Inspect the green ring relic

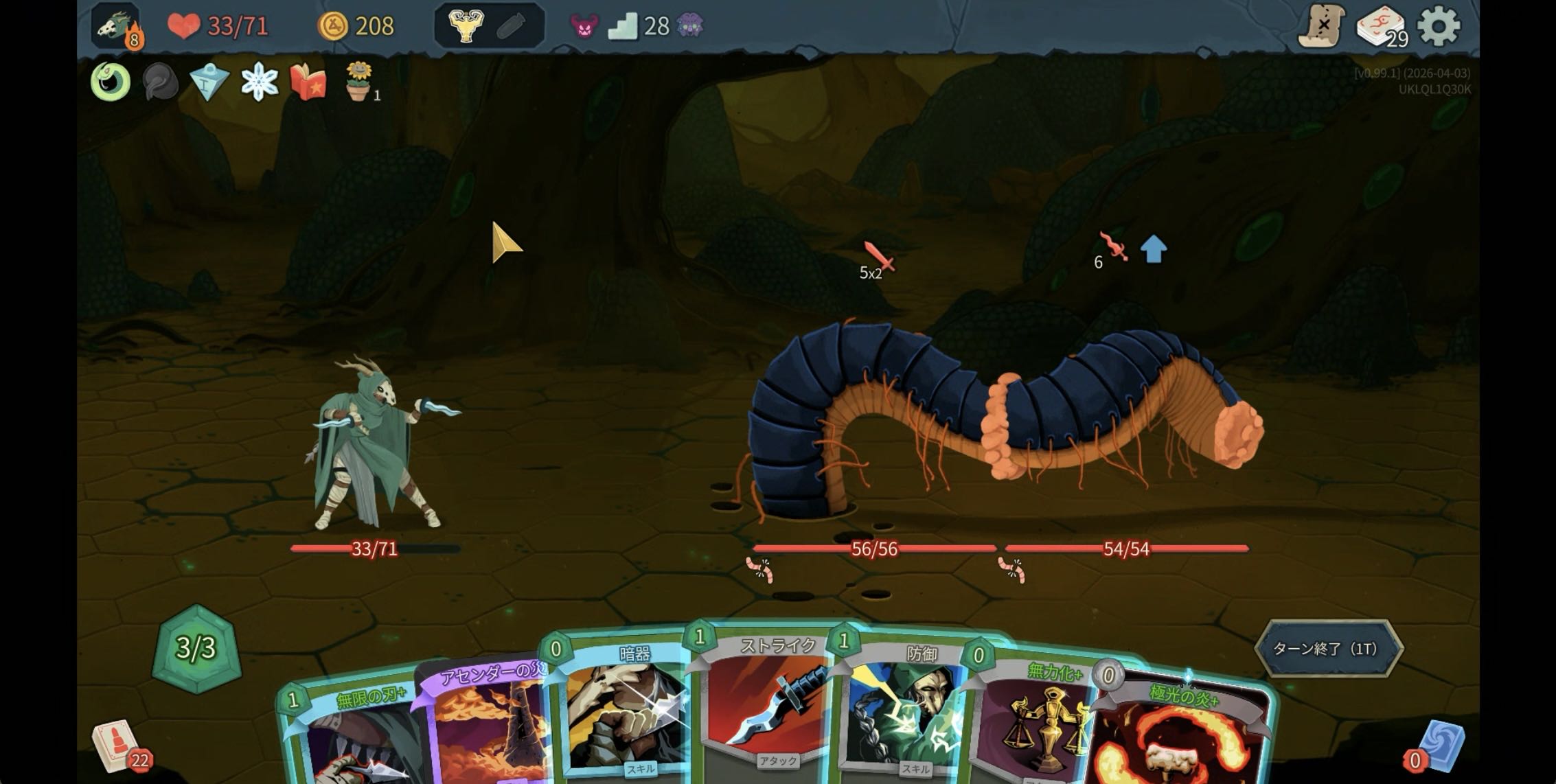[x=111, y=82]
